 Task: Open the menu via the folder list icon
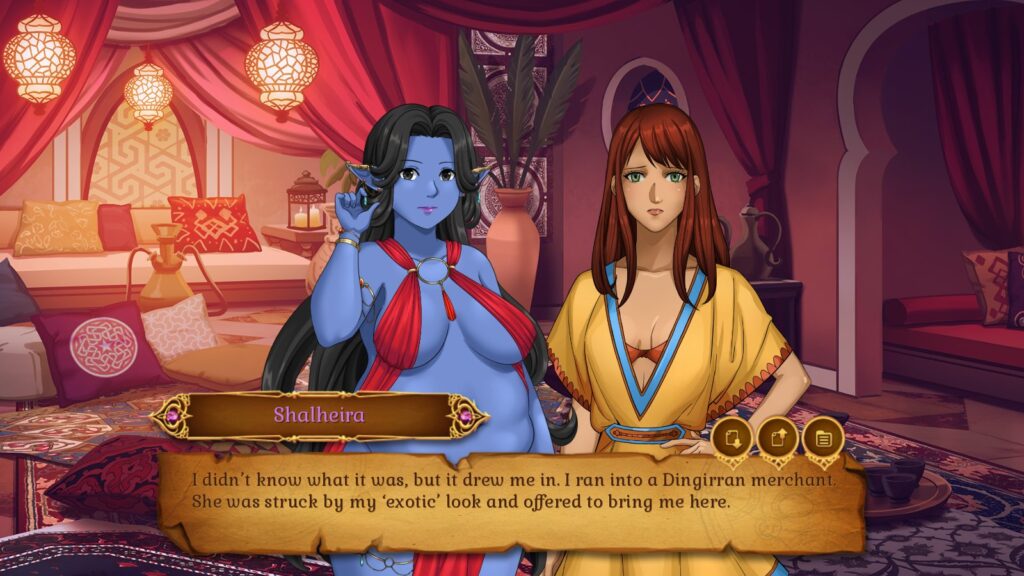click(823, 438)
